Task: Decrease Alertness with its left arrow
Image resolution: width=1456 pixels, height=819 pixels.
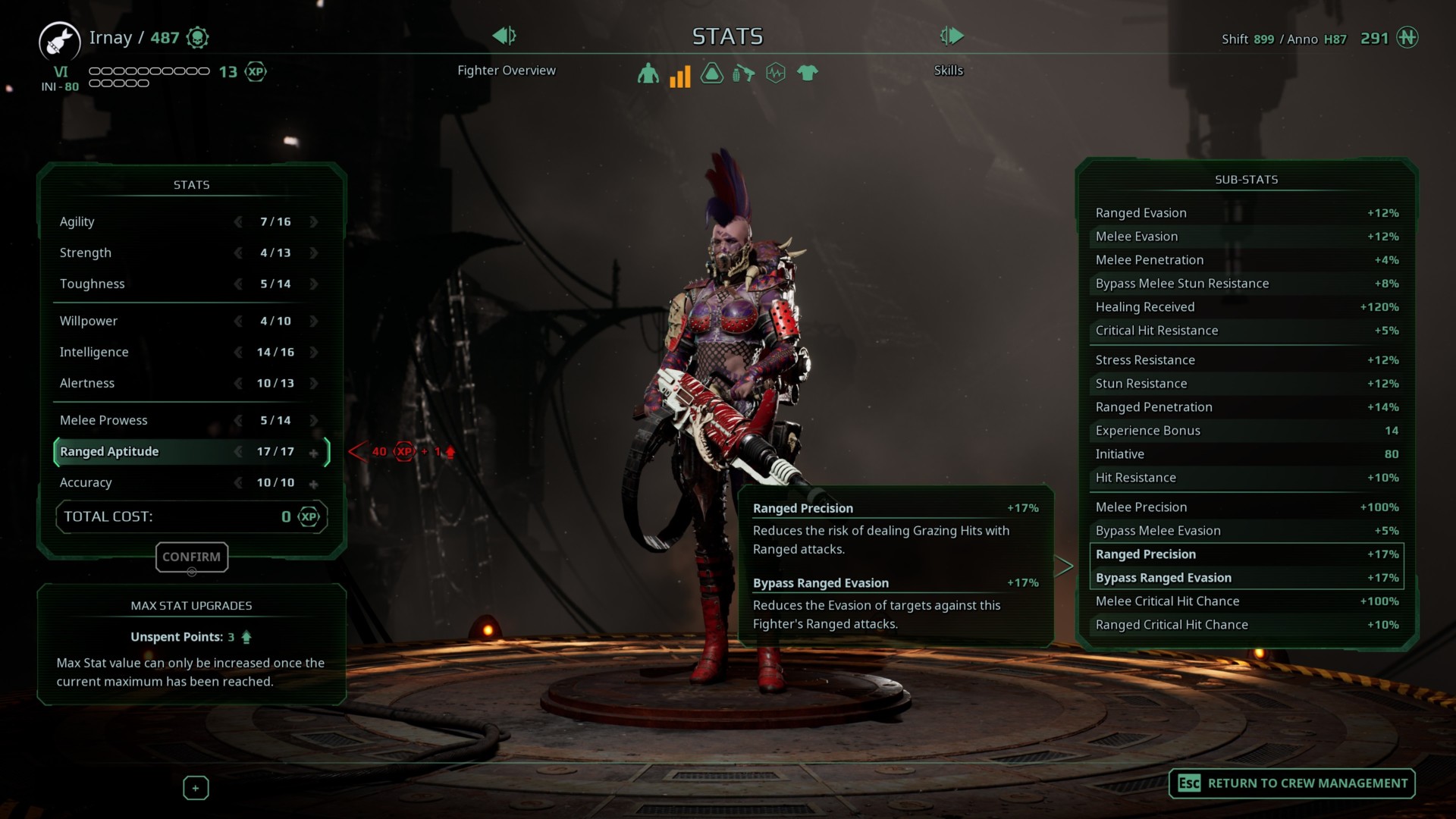Action: point(238,384)
